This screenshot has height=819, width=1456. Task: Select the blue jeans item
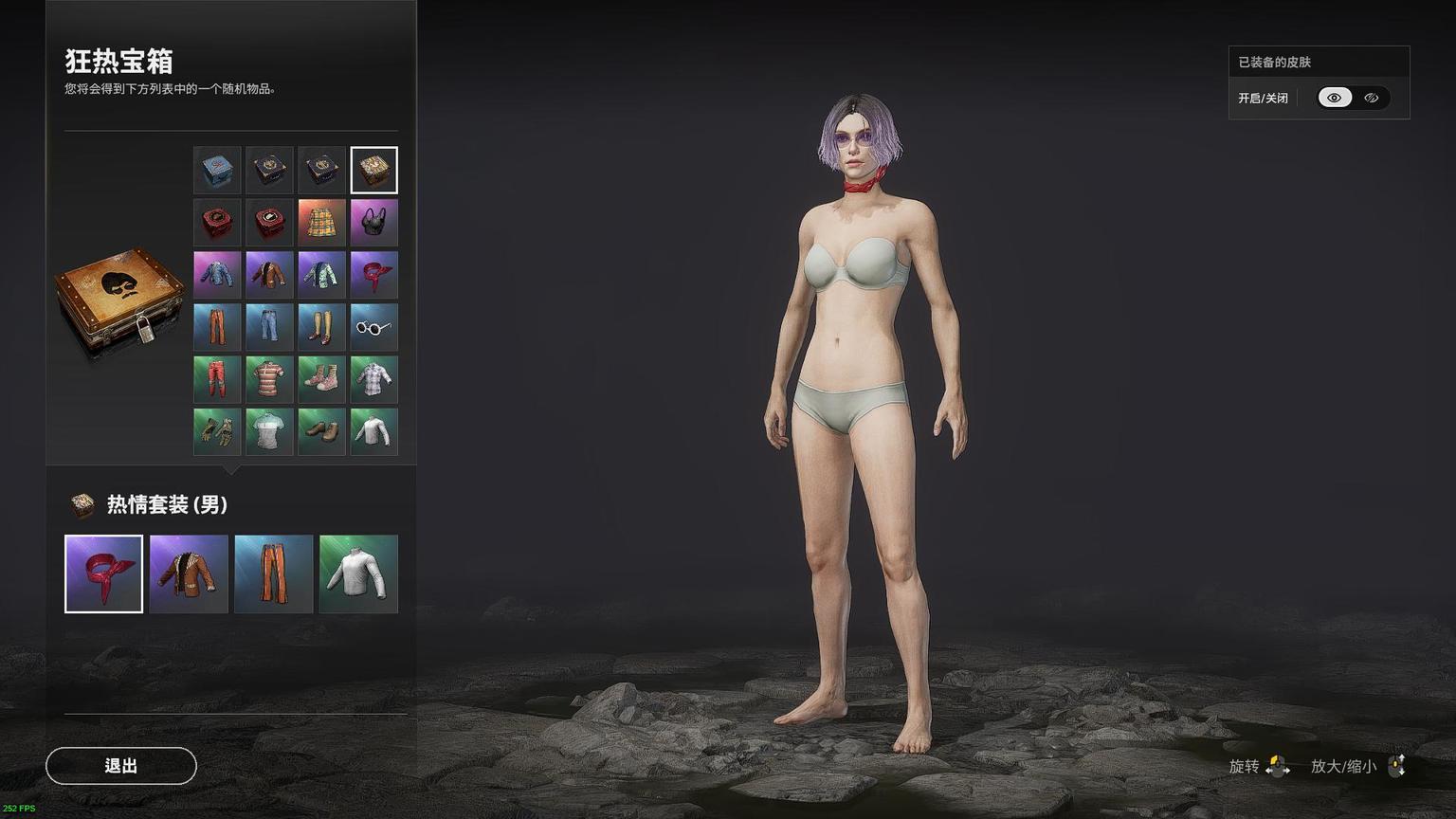coord(269,327)
